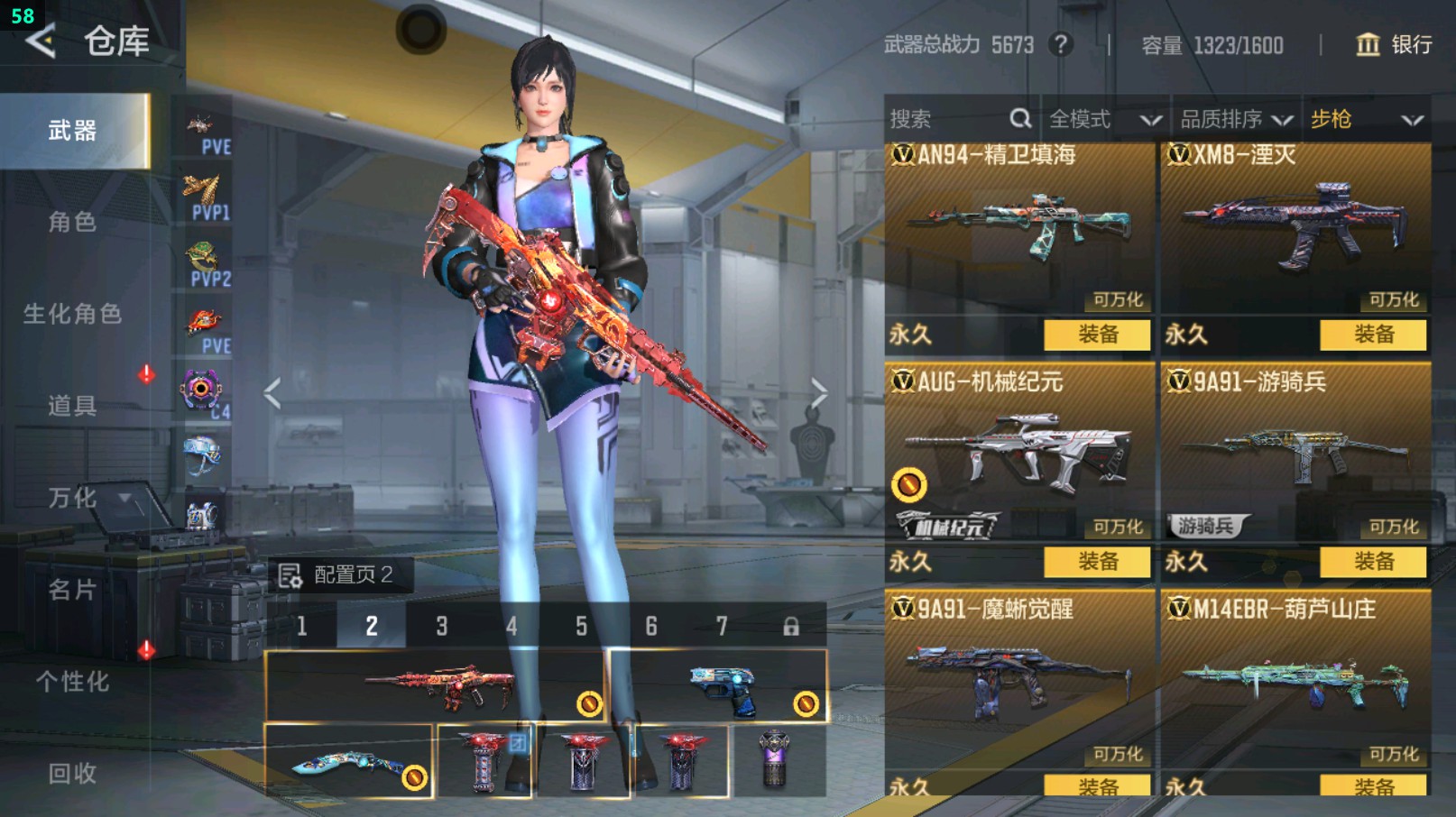Select the AUG-机械纪元 weapon card
Image resolution: width=1456 pixels, height=817 pixels.
(x=1019, y=451)
